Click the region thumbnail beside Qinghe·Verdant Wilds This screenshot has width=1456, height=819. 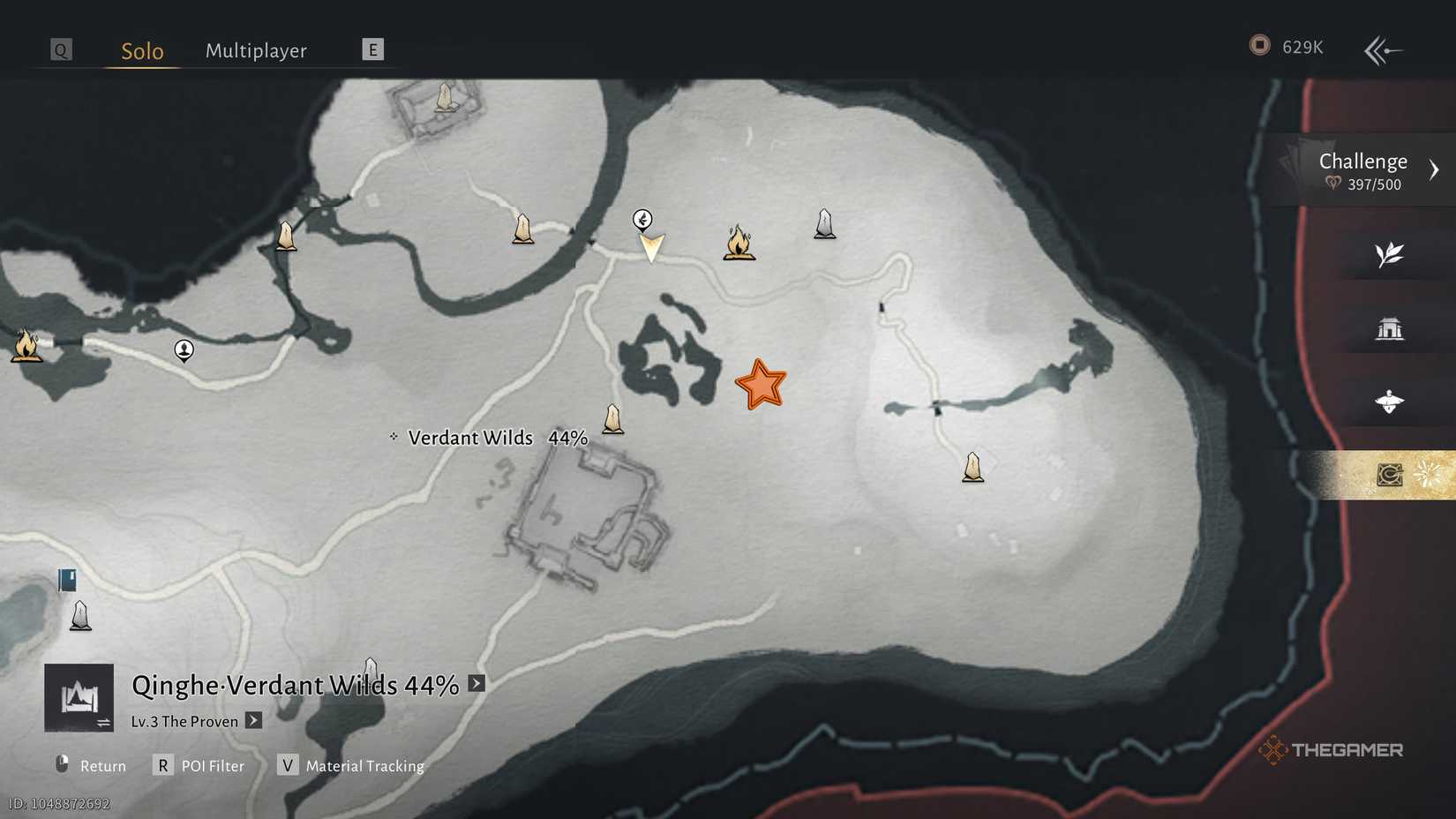pyautogui.click(x=79, y=697)
